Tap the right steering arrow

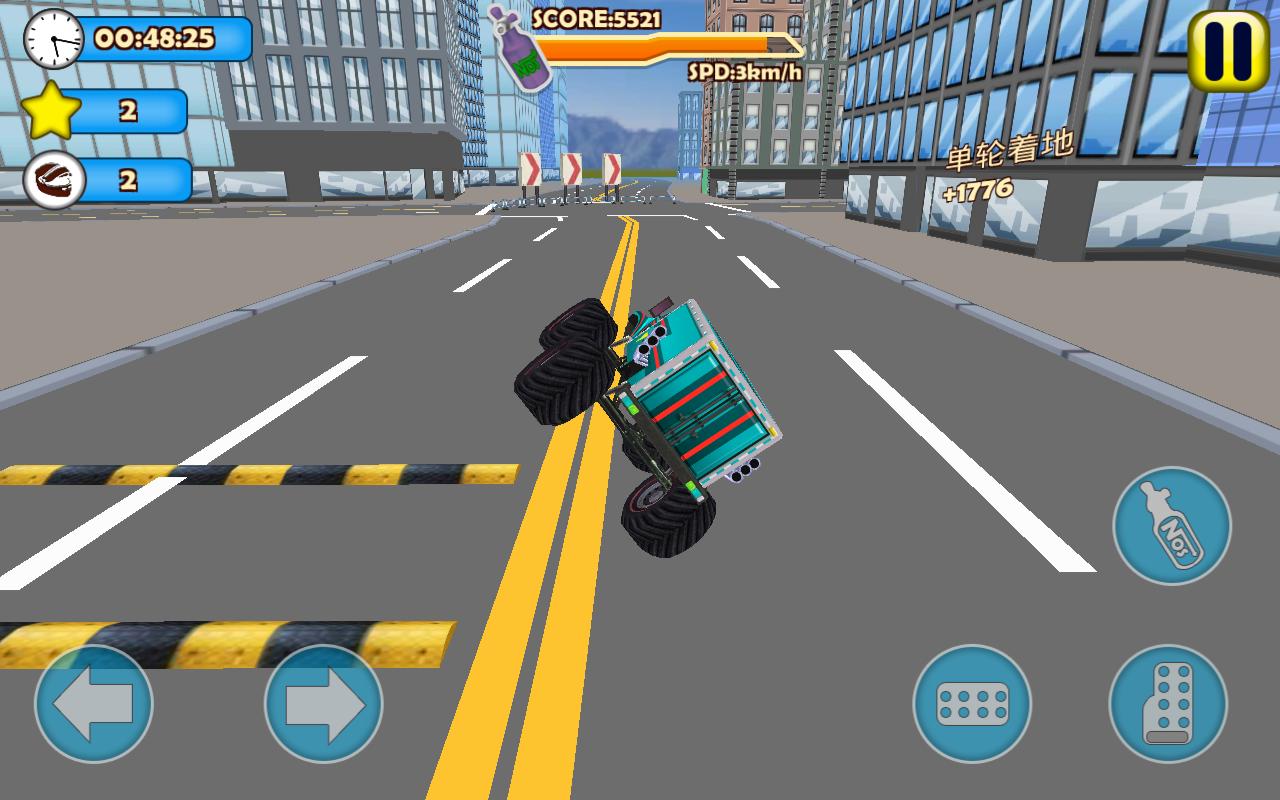(322, 704)
